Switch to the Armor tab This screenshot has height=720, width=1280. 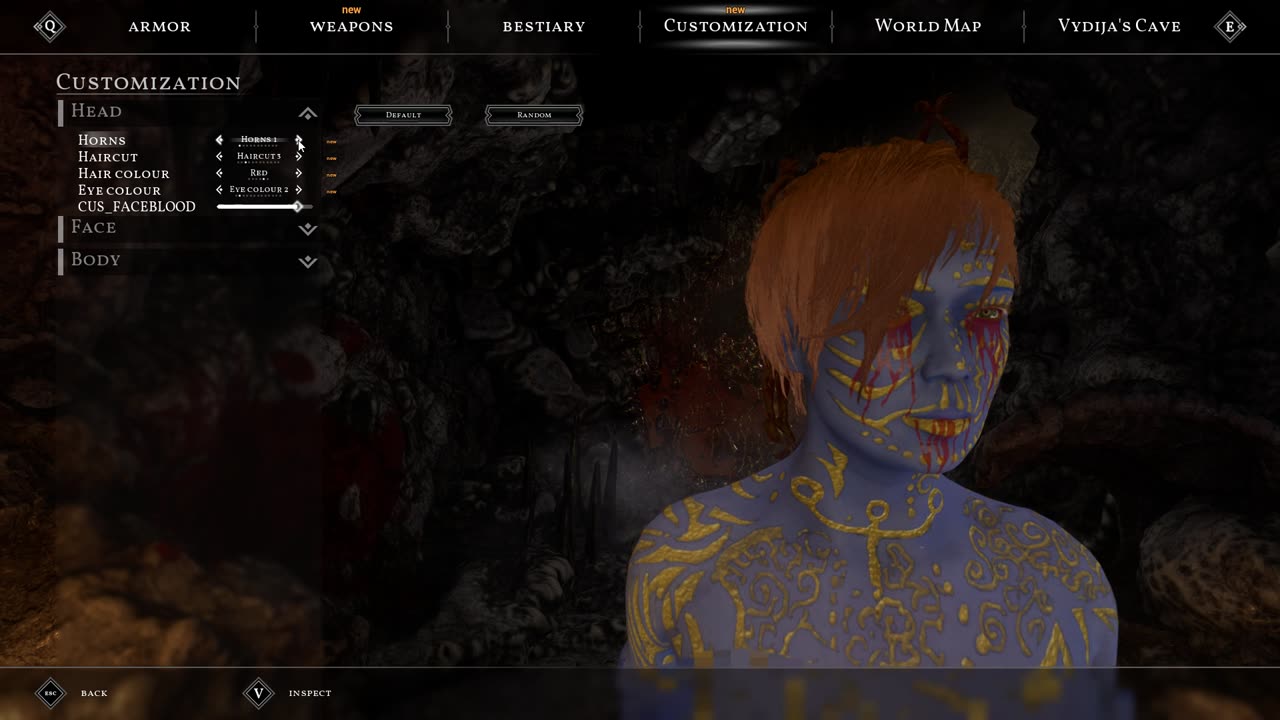pos(159,26)
